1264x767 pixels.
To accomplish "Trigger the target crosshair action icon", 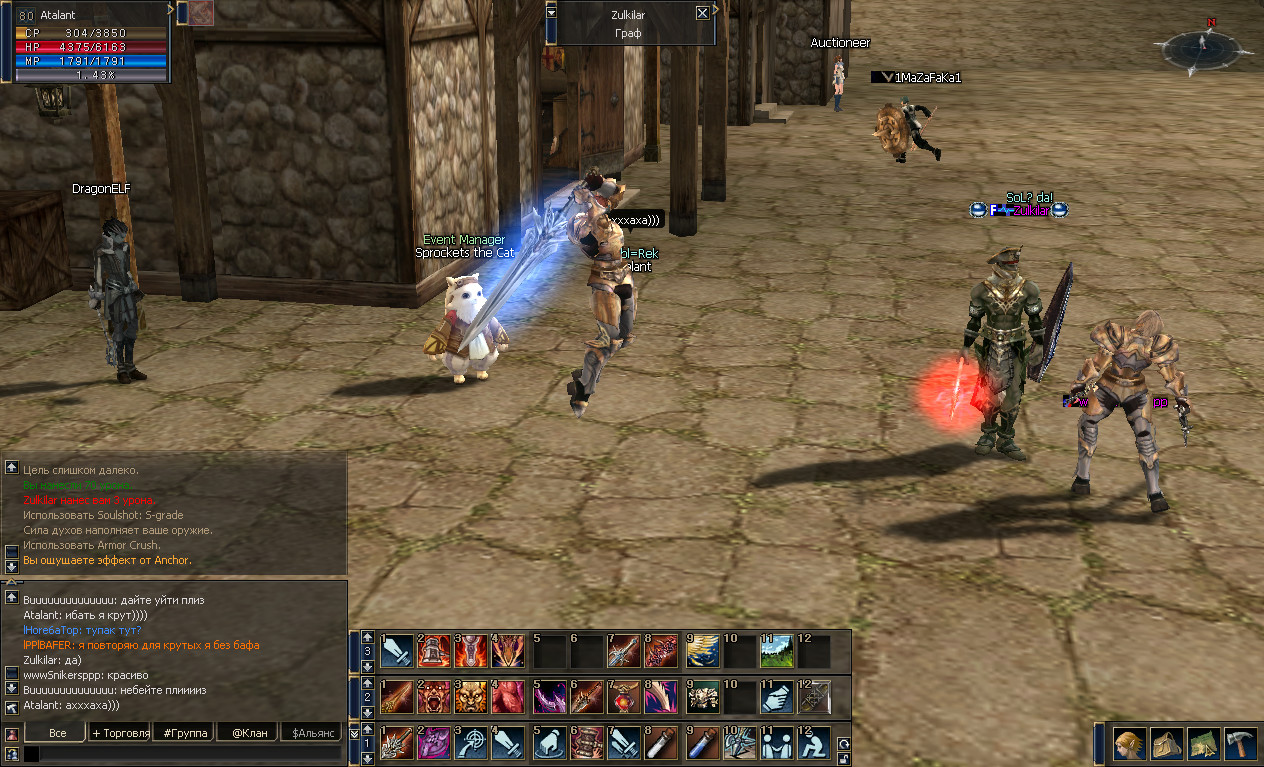I will click(x=471, y=744).
